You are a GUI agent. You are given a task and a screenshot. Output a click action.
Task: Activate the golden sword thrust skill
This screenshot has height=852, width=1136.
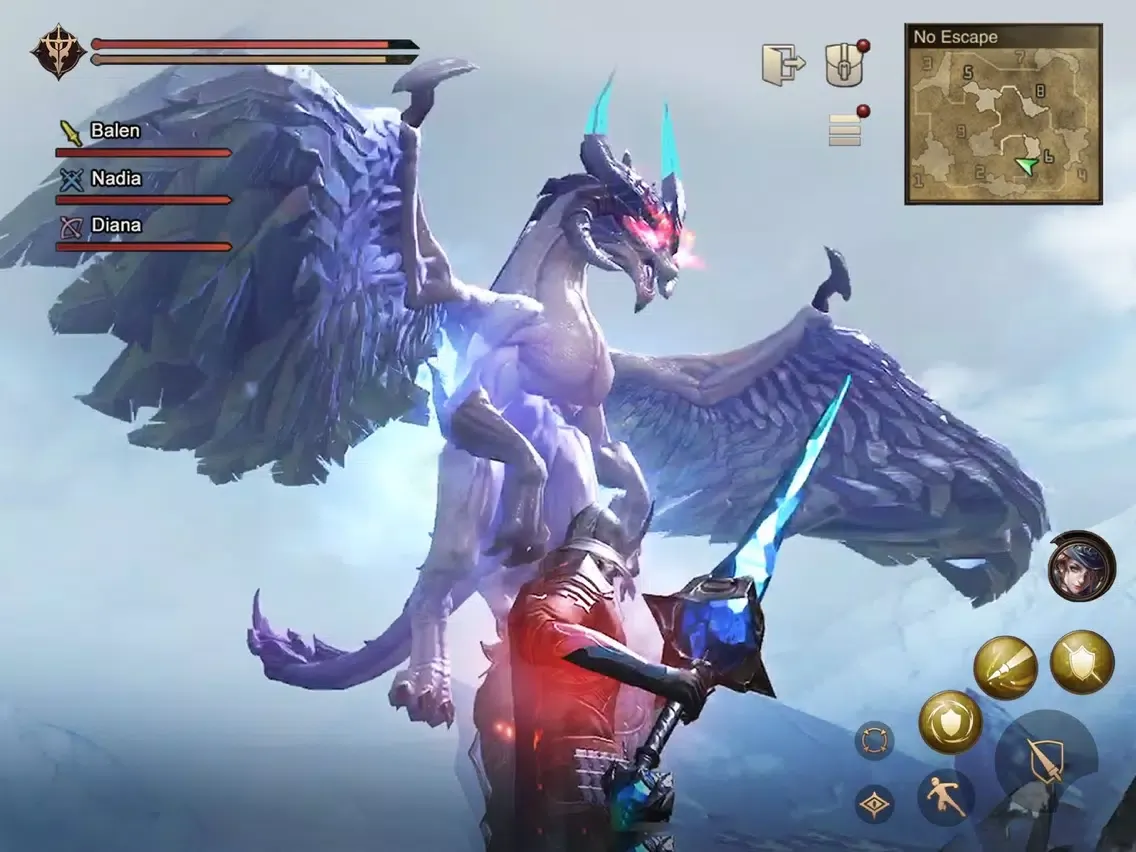(x=1005, y=667)
